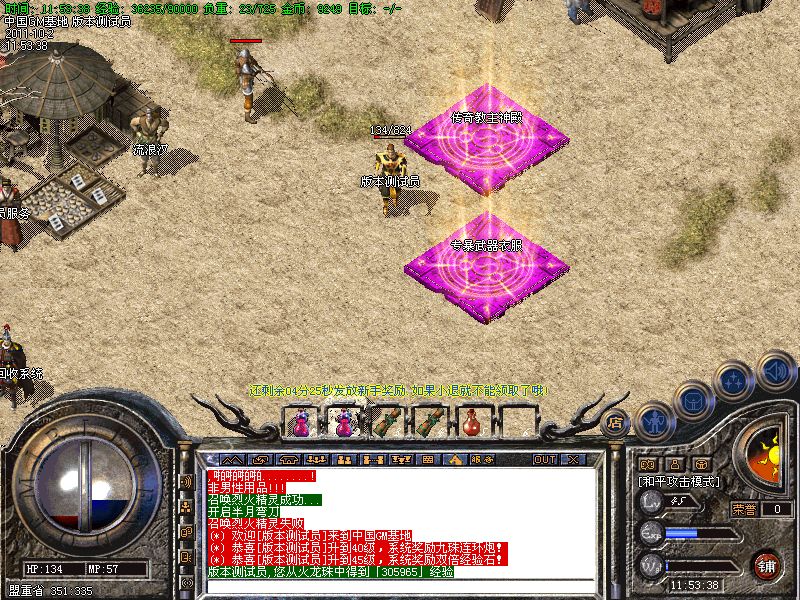Image resolution: width=800 pixels, height=600 pixels.
Task: Close the game with the X button
Action: pyautogui.click(x=572, y=459)
